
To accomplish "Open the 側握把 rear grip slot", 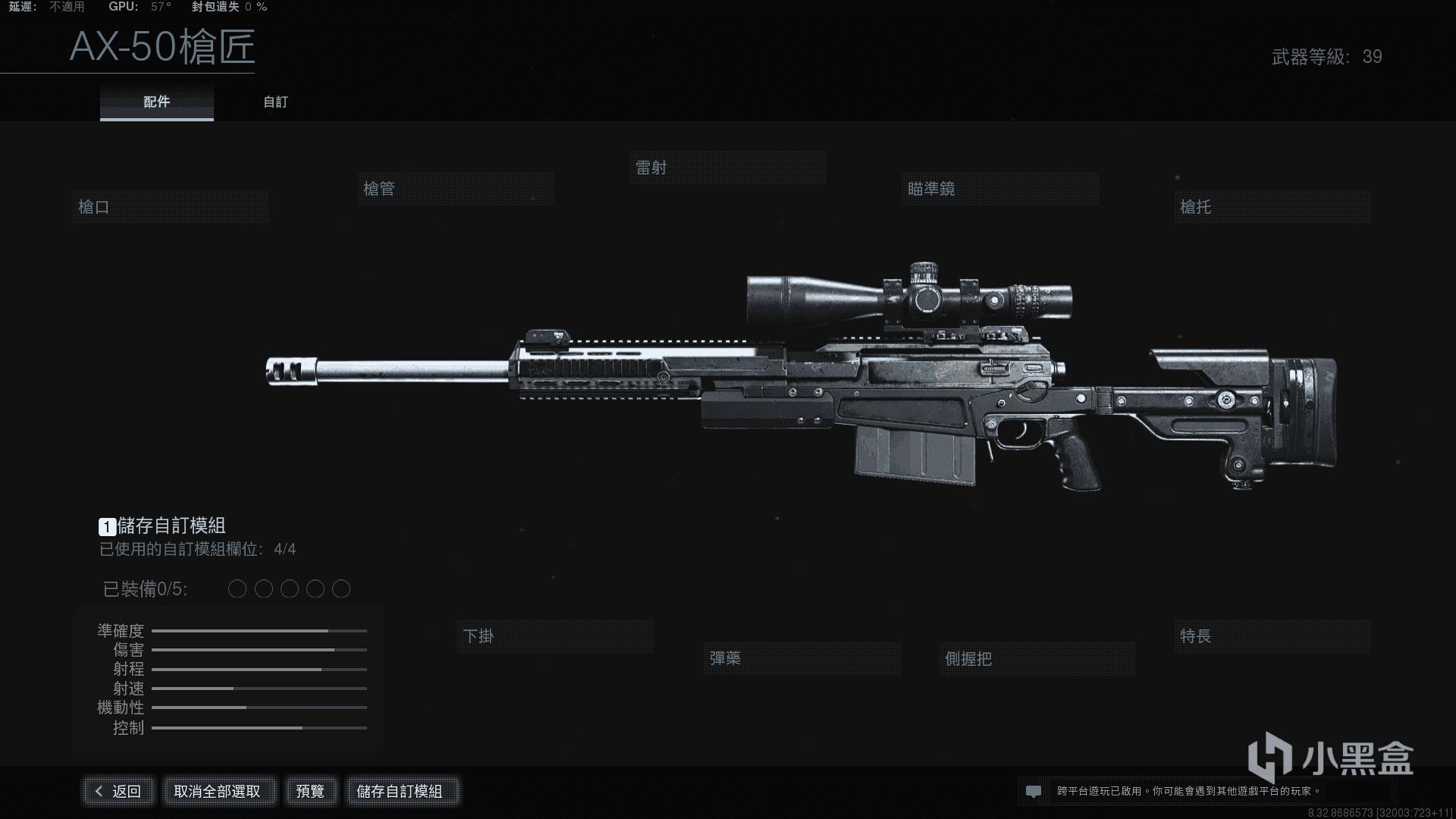I will pos(1036,659).
